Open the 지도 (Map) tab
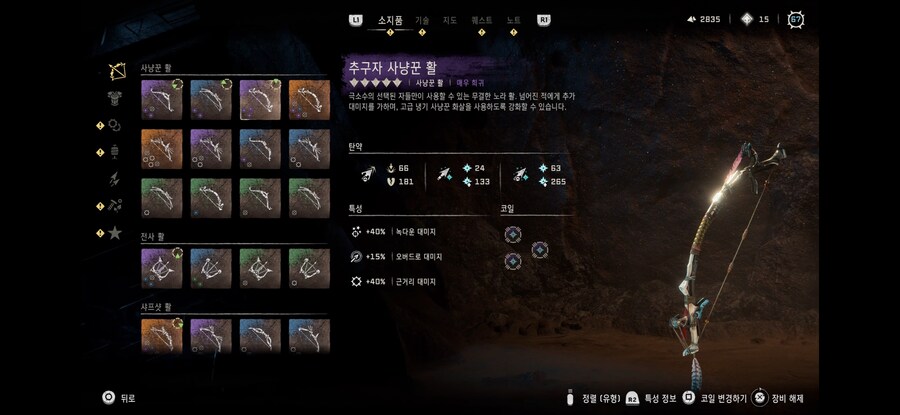Screen dimensions: 900x415 (450, 19)
